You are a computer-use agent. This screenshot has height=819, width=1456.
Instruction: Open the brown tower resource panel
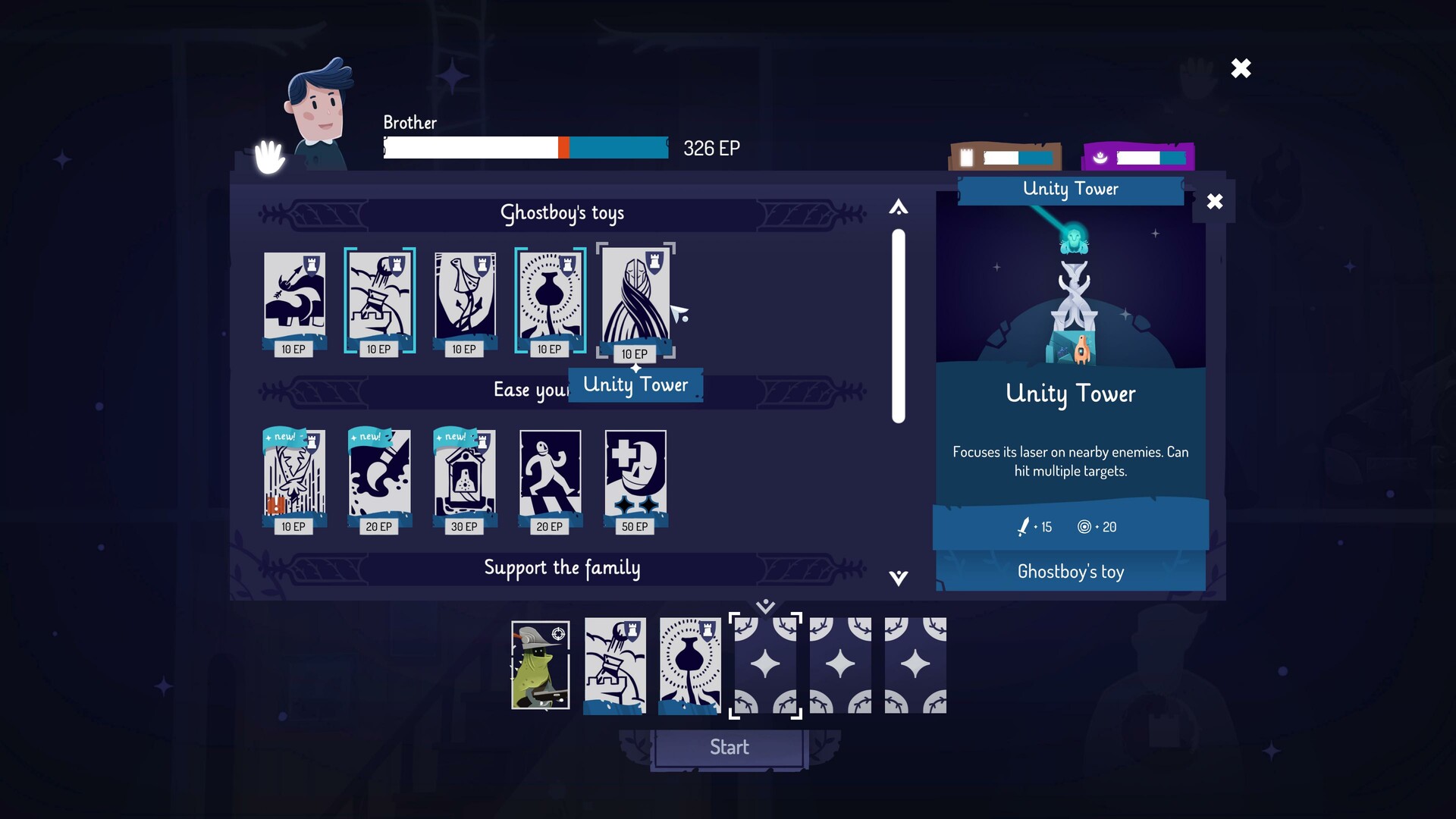click(x=1003, y=157)
